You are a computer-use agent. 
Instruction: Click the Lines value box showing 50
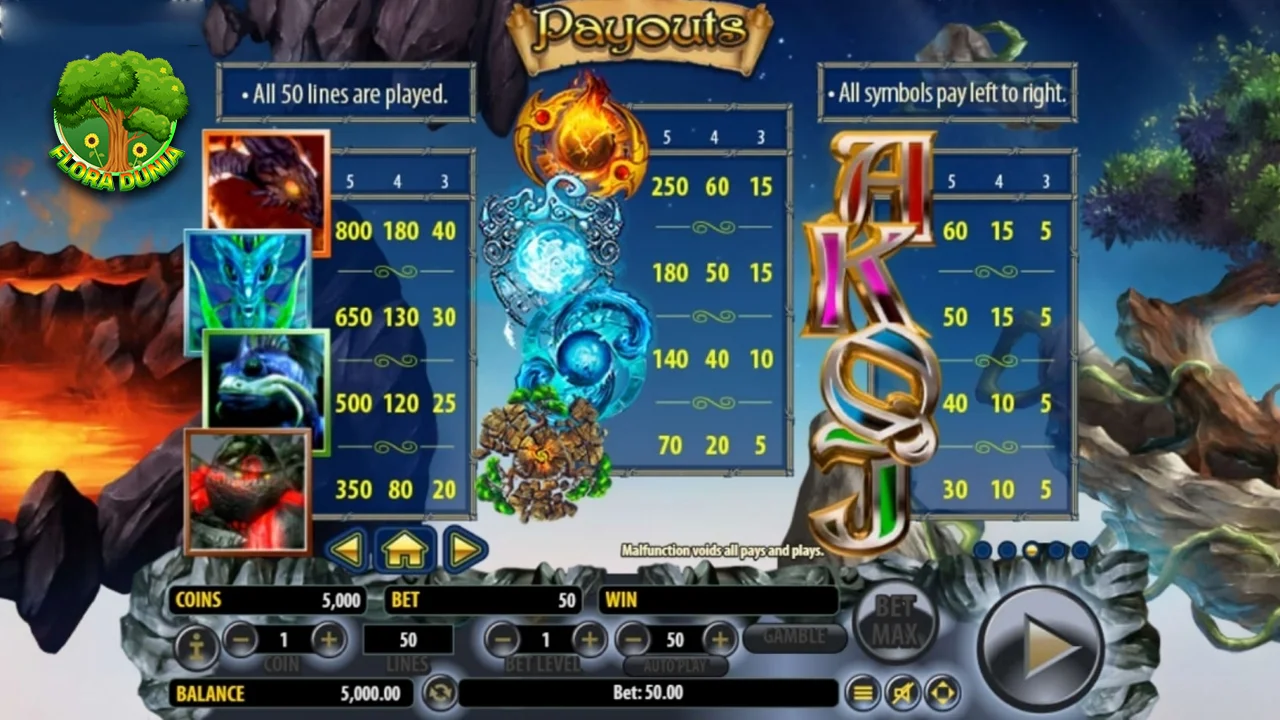coord(409,640)
